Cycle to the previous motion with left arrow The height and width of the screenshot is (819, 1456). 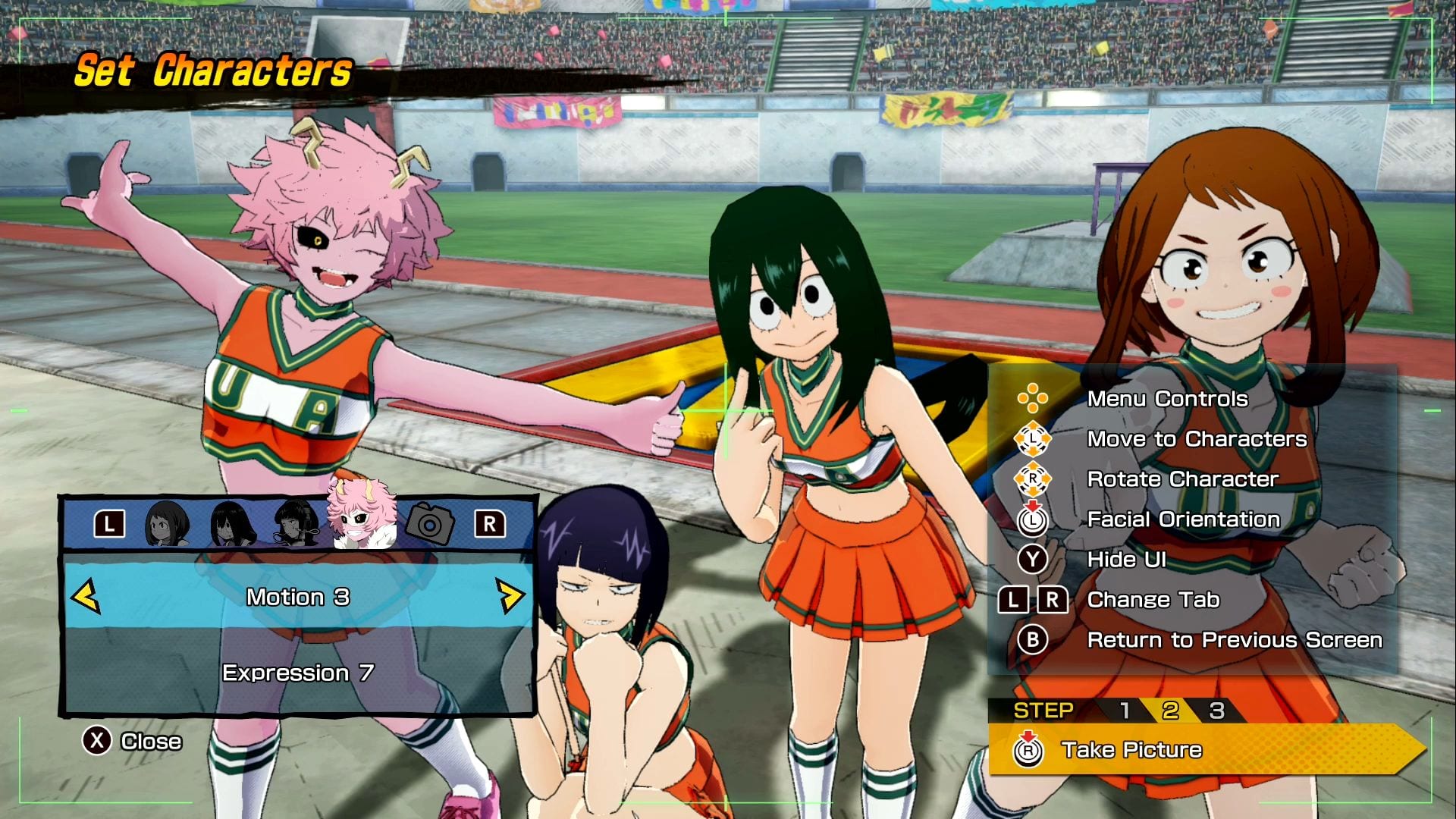[86, 597]
